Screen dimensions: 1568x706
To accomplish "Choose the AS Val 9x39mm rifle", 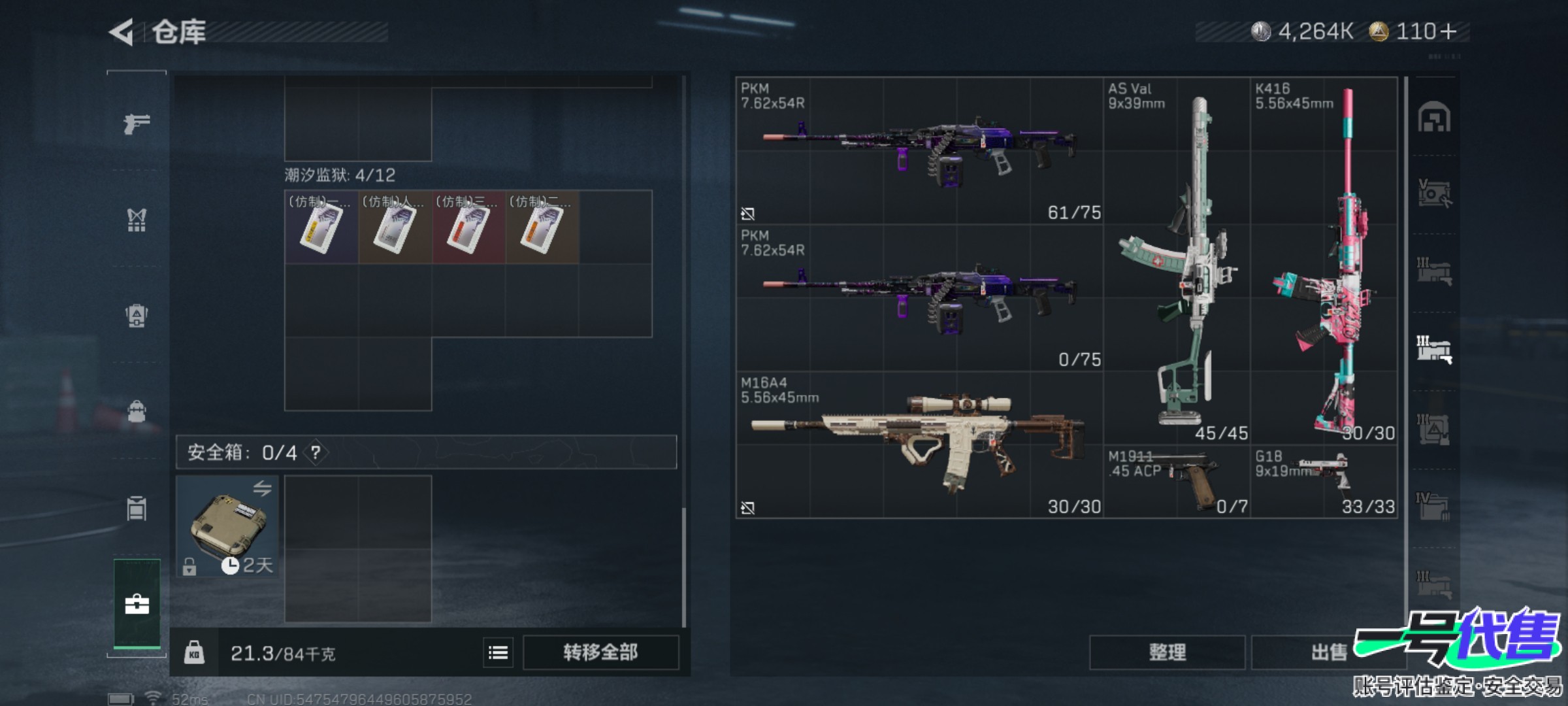I will pos(1177,261).
